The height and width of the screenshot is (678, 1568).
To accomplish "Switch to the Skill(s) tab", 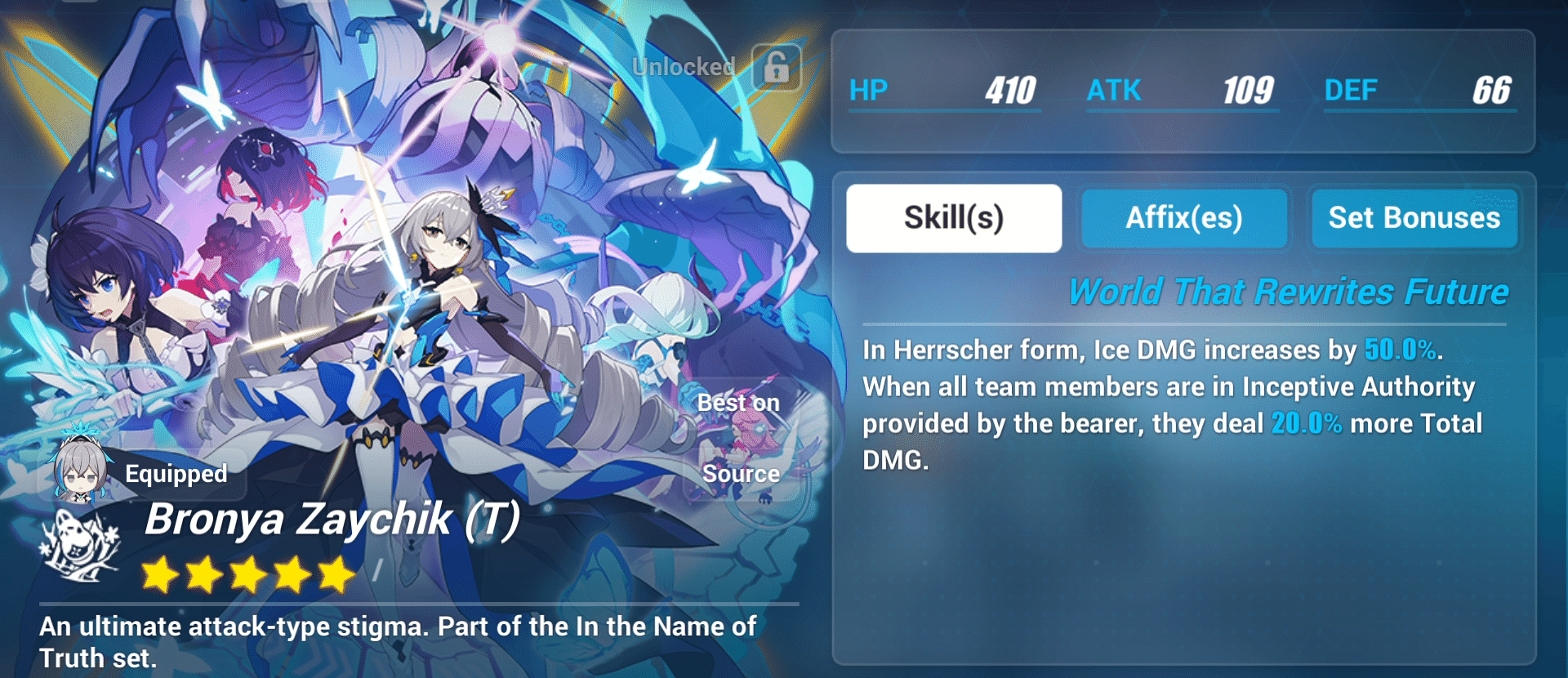I will 953,217.
